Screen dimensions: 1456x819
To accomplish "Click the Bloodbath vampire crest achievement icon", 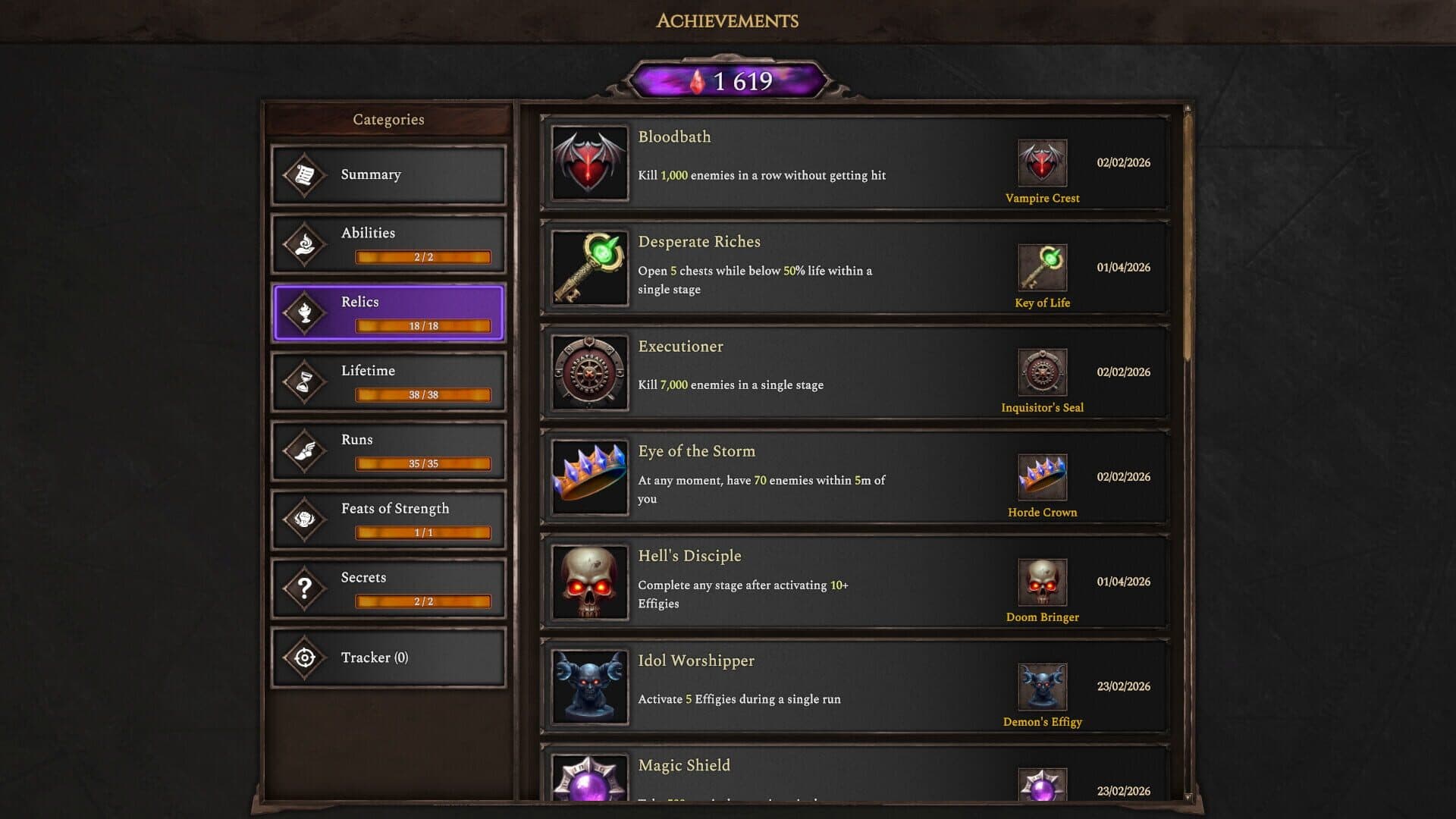I will pos(589,164).
